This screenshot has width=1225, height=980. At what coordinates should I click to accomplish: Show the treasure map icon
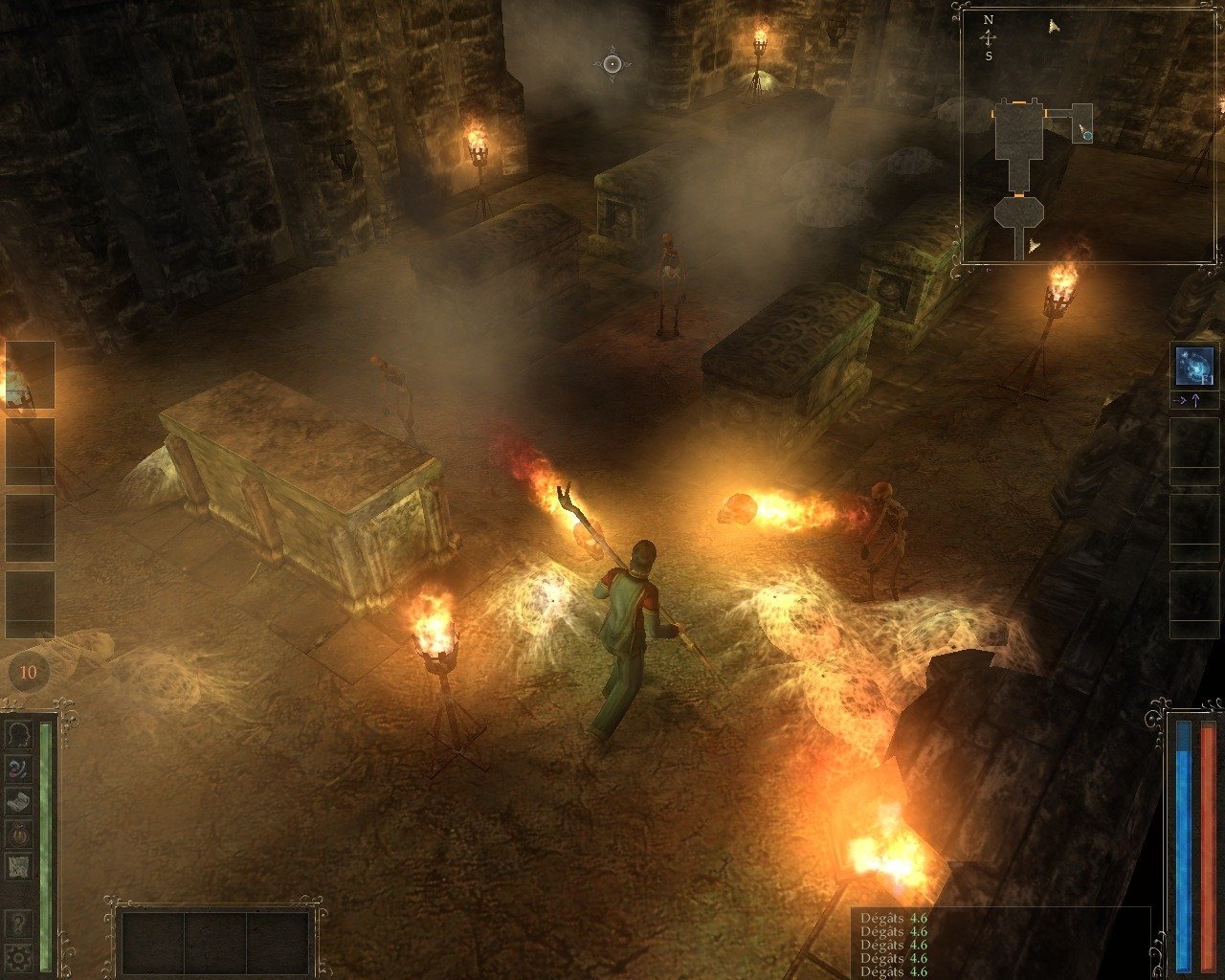pos(18,867)
